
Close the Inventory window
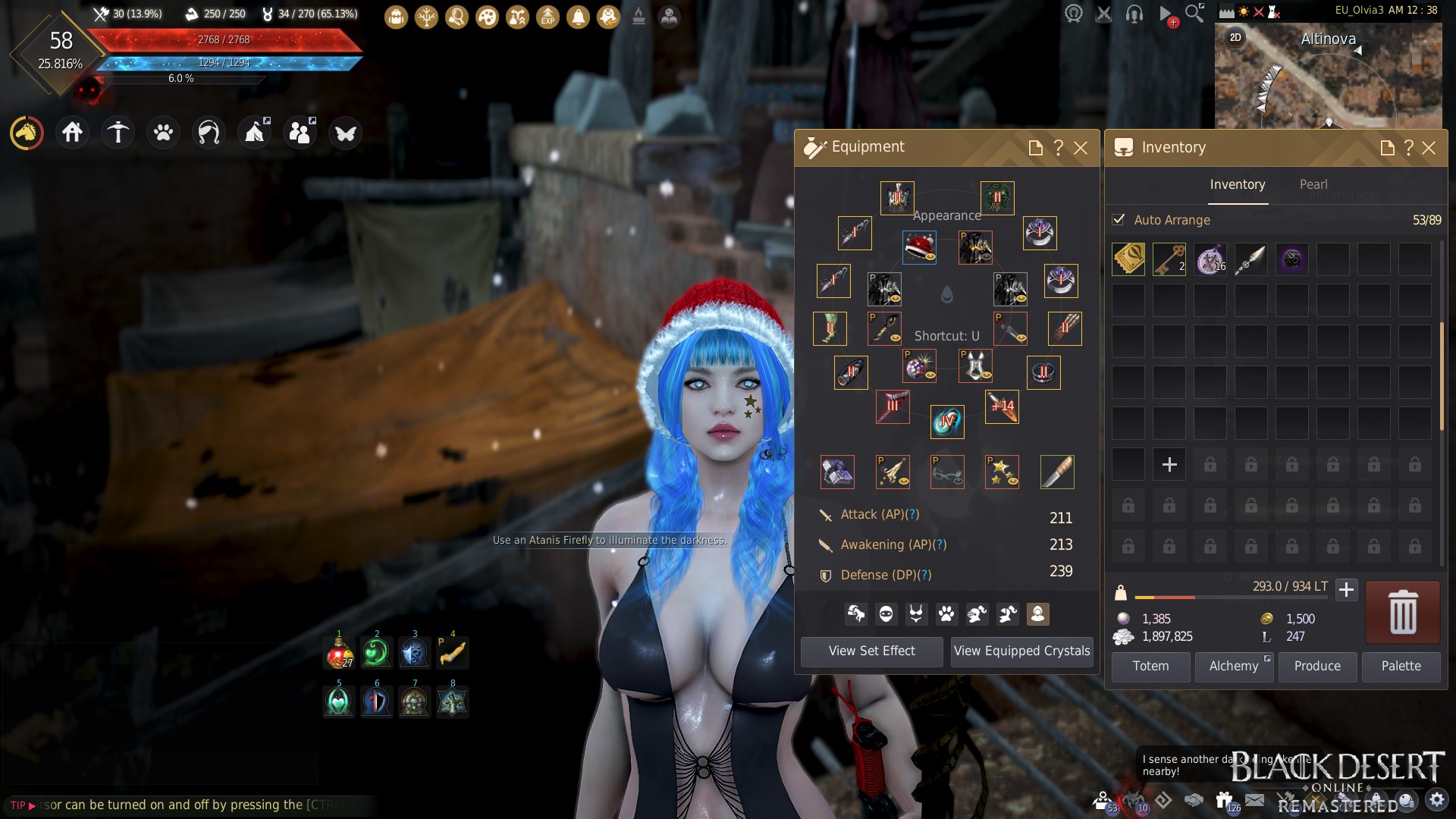[x=1429, y=148]
